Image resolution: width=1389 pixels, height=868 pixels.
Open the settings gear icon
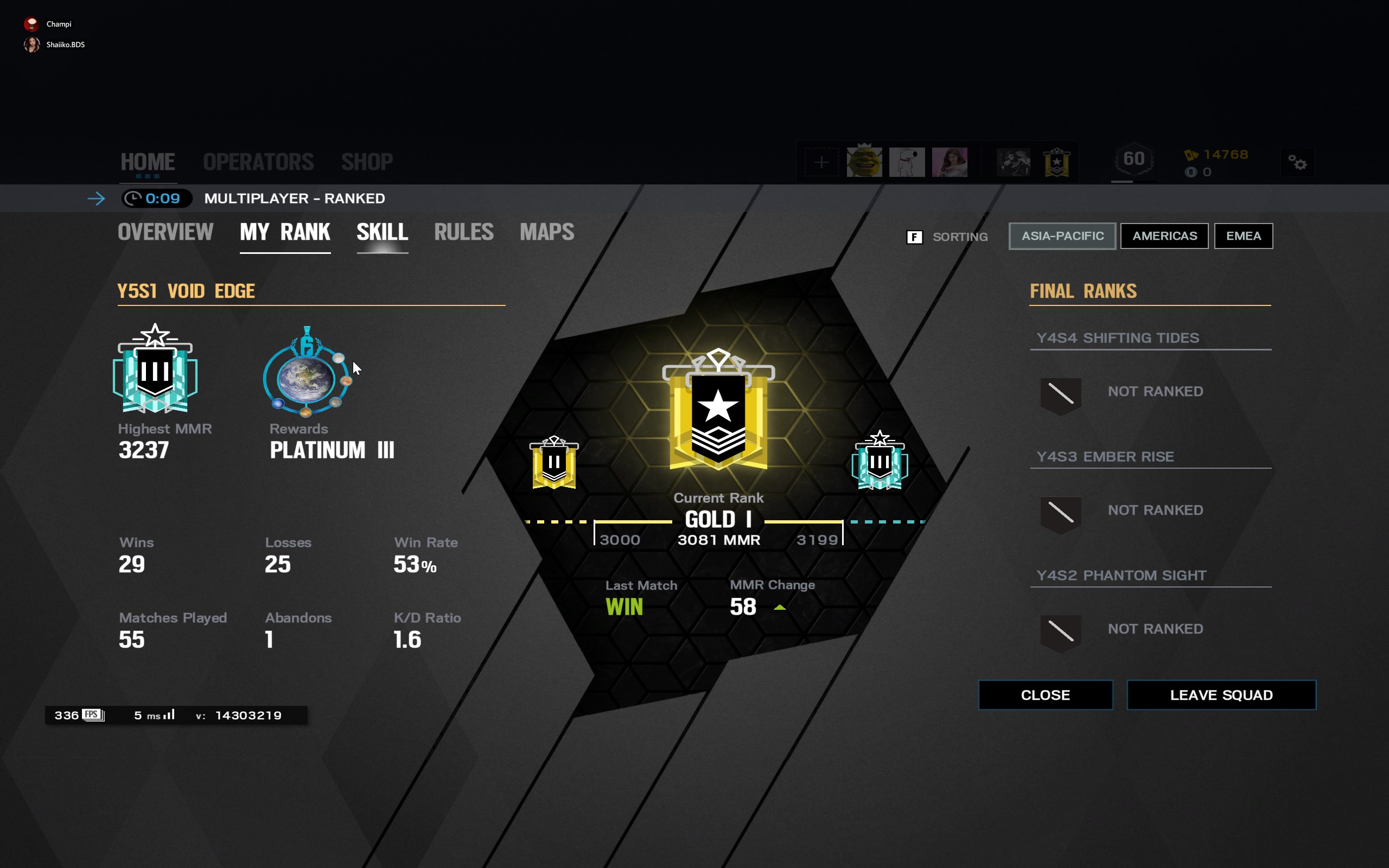tap(1297, 163)
